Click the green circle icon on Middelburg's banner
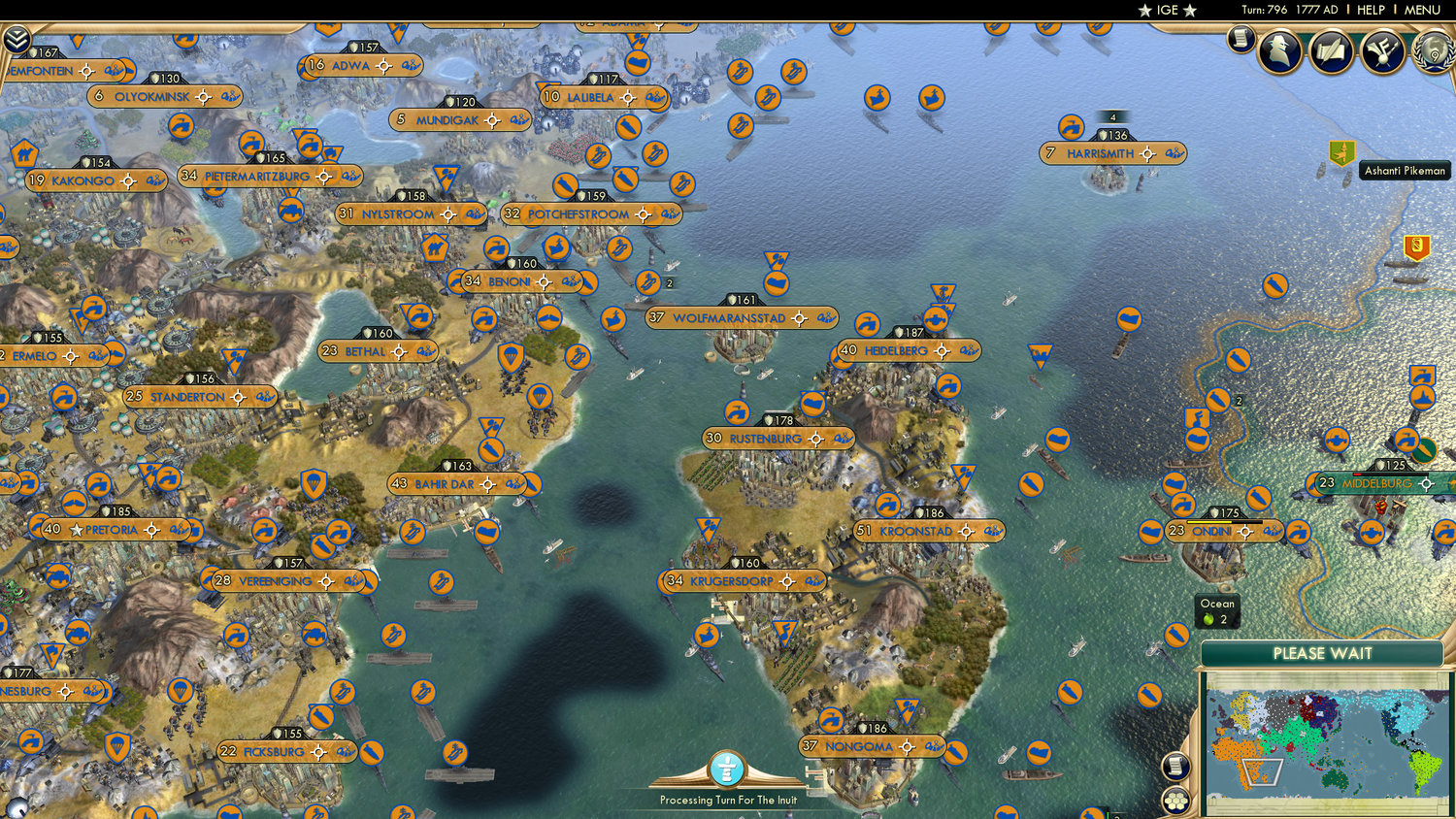Image resolution: width=1456 pixels, height=819 pixels. click(x=1423, y=451)
